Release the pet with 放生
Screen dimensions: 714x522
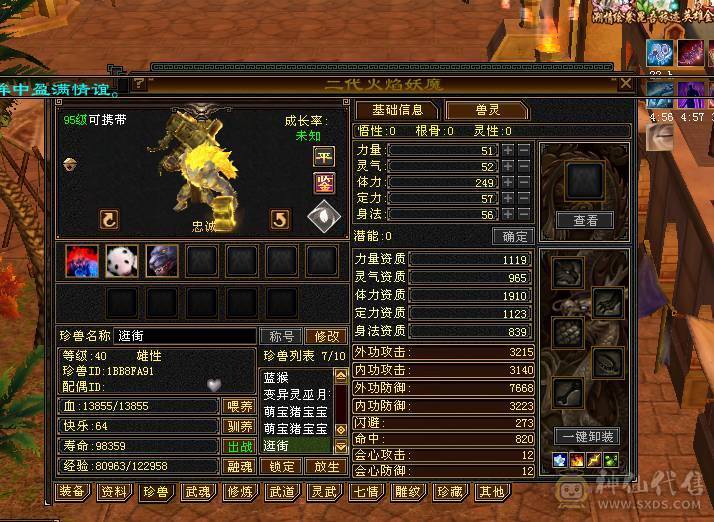click(326, 466)
